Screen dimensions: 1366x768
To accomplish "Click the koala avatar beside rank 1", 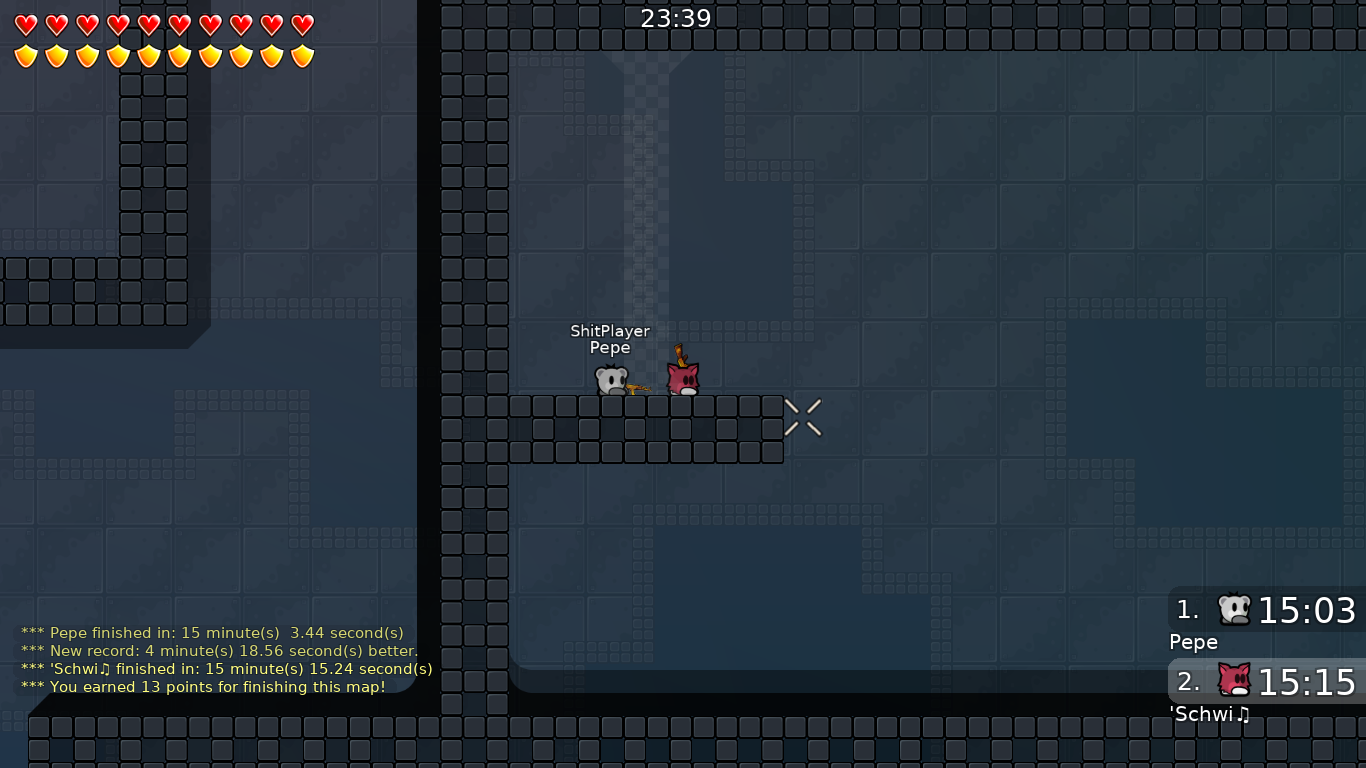I will (1233, 608).
